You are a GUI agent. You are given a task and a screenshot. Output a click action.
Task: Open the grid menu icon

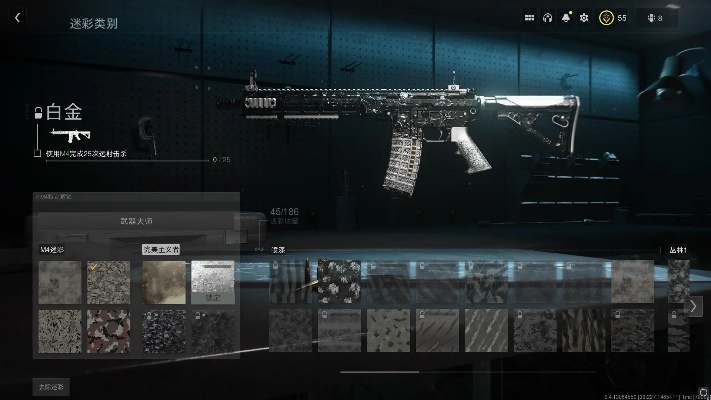pyautogui.click(x=529, y=18)
